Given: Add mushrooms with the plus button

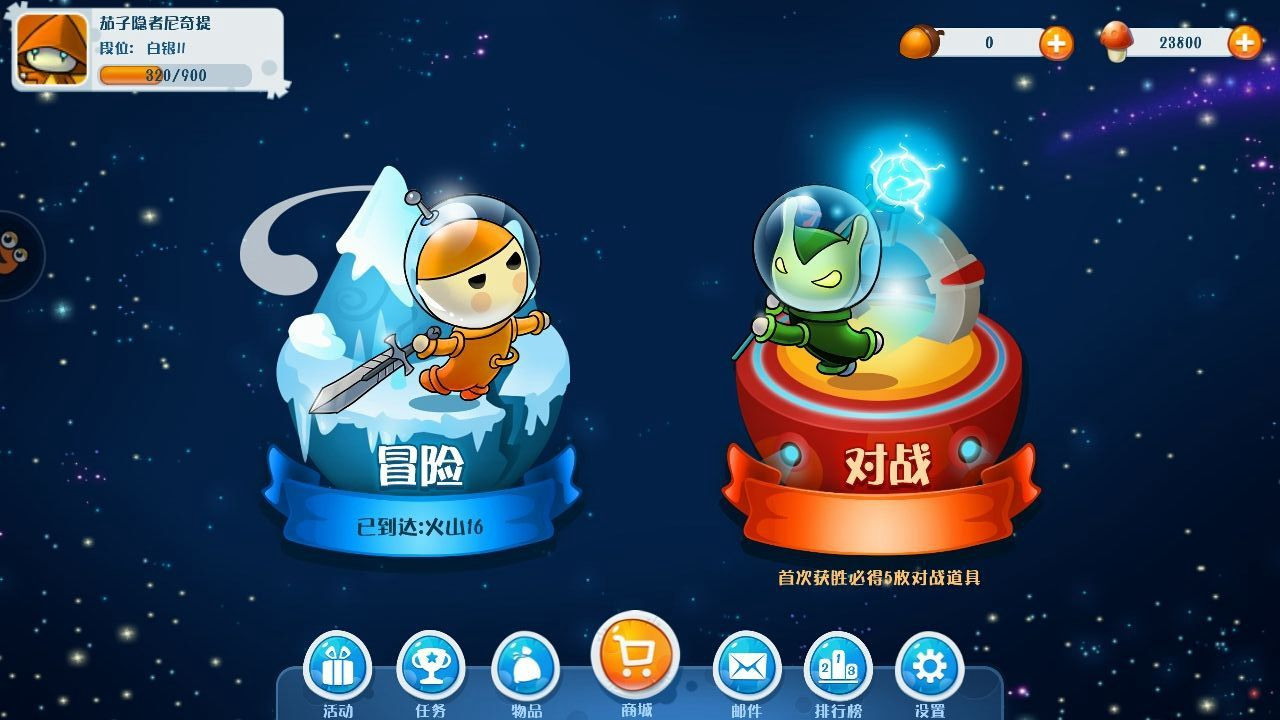Looking at the screenshot, I should click(1244, 42).
